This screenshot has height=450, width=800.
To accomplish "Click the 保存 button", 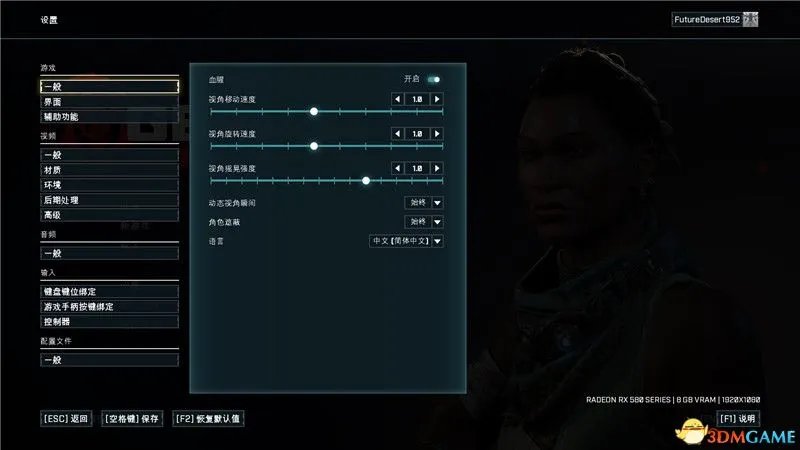I will click(x=131, y=418).
